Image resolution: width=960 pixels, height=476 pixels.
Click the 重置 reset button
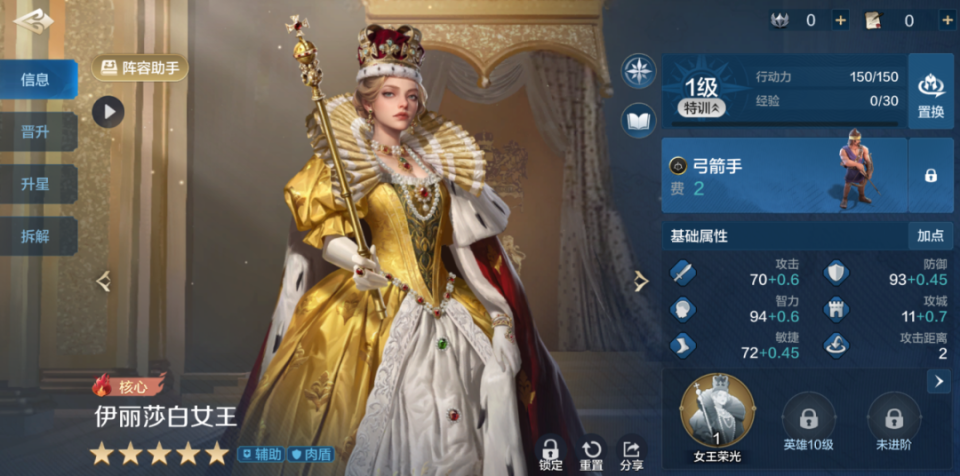click(x=591, y=453)
